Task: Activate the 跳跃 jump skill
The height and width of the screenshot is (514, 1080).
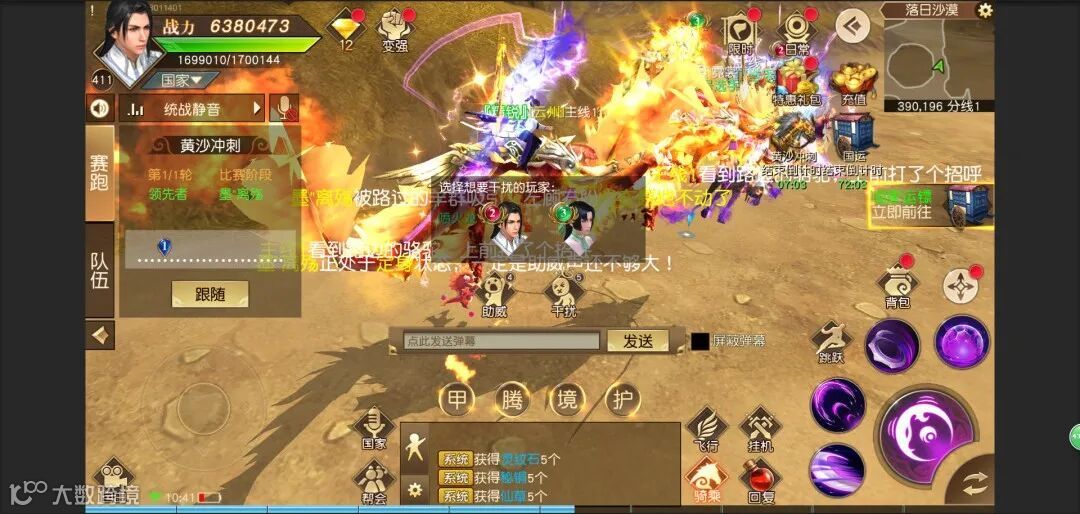Action: [830, 342]
